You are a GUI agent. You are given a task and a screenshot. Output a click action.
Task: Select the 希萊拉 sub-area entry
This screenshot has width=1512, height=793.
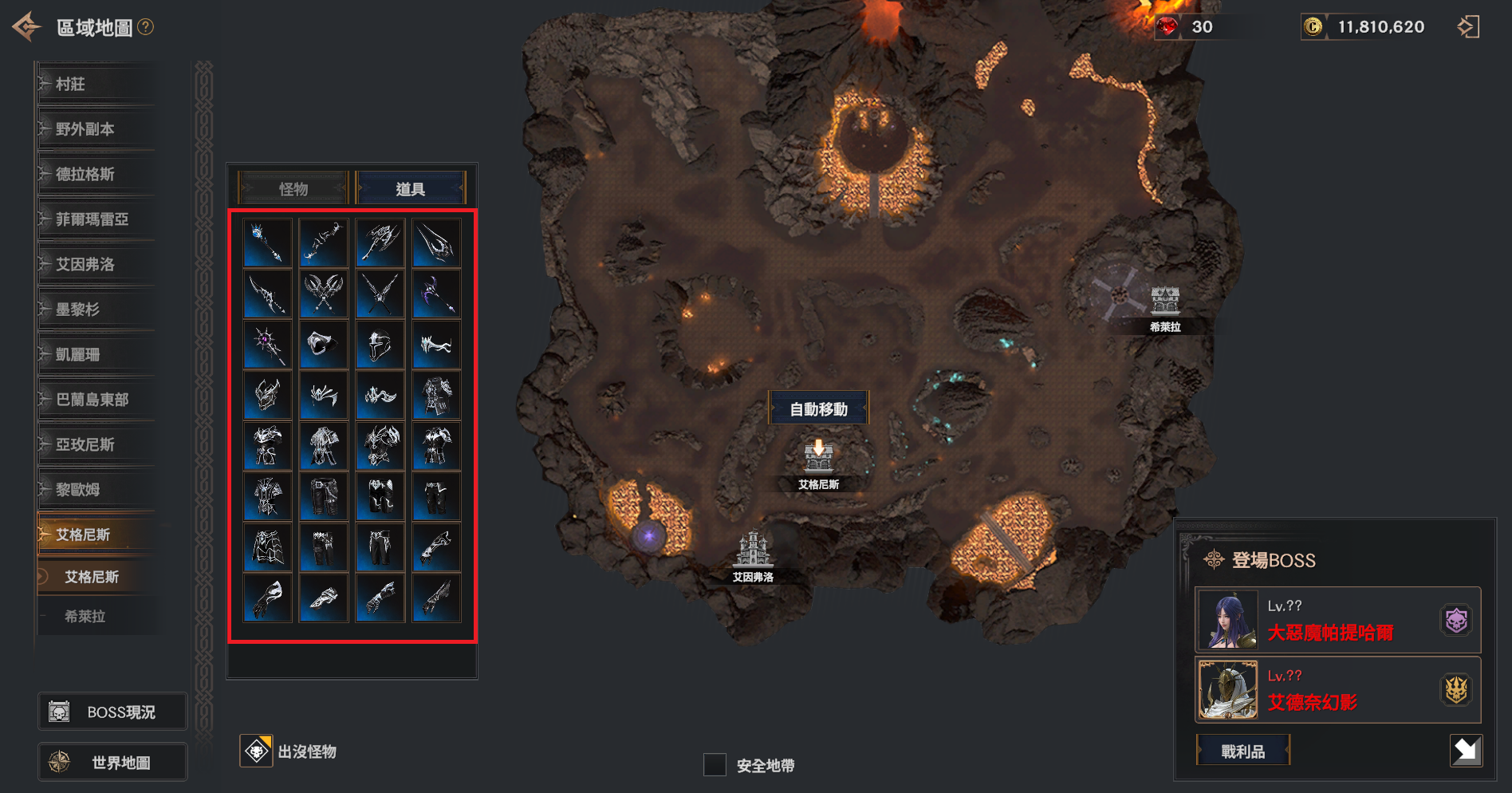[85, 616]
